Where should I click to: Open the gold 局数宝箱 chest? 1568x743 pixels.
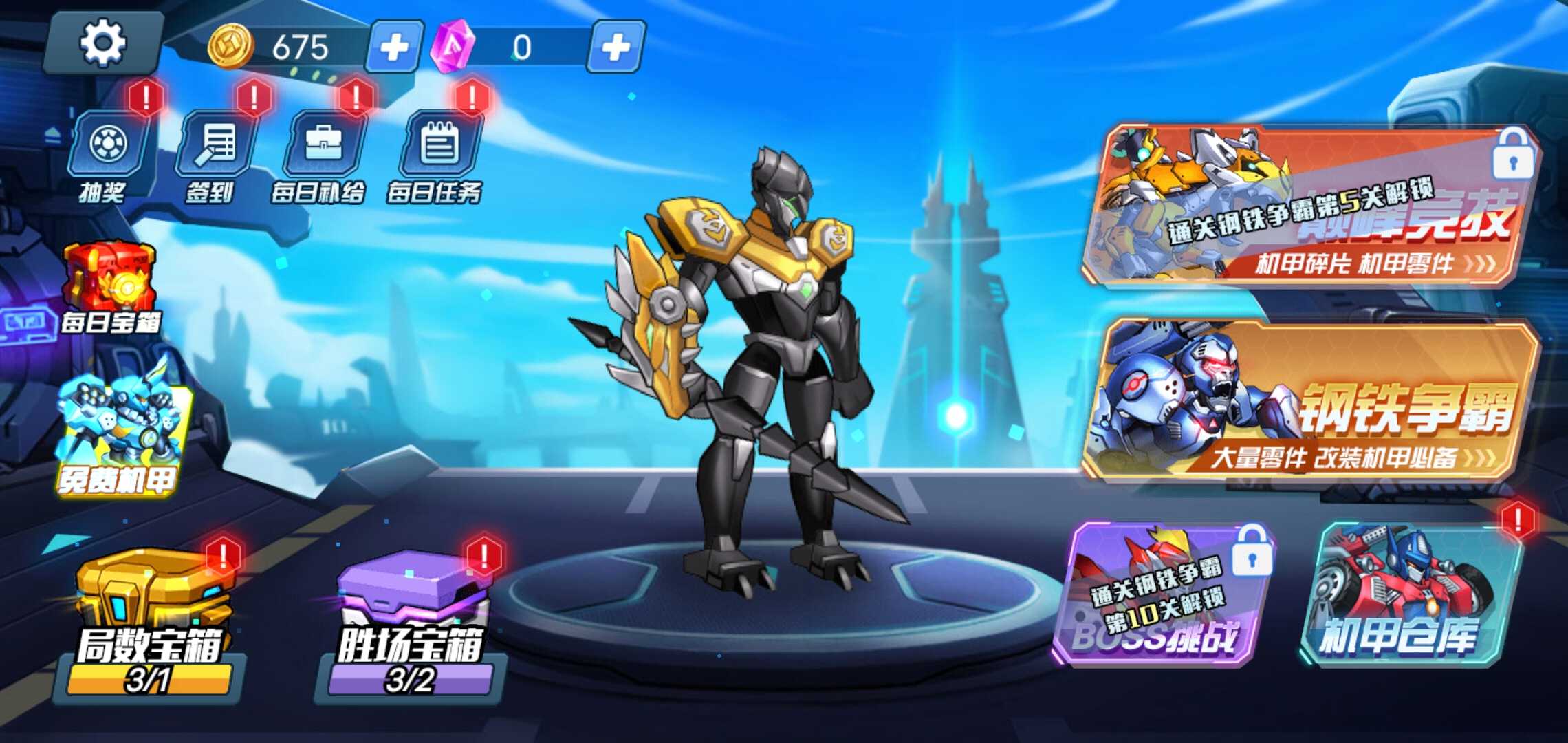[151, 619]
